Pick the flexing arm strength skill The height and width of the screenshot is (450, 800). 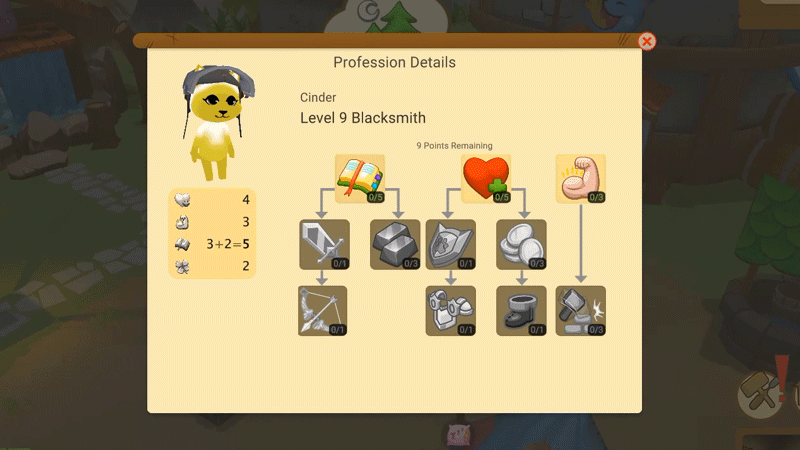581,178
